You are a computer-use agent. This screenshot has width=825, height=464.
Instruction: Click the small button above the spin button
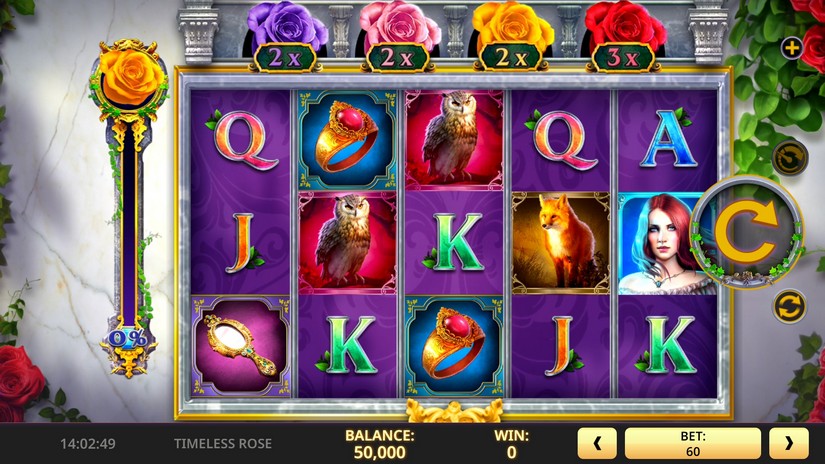click(789, 157)
